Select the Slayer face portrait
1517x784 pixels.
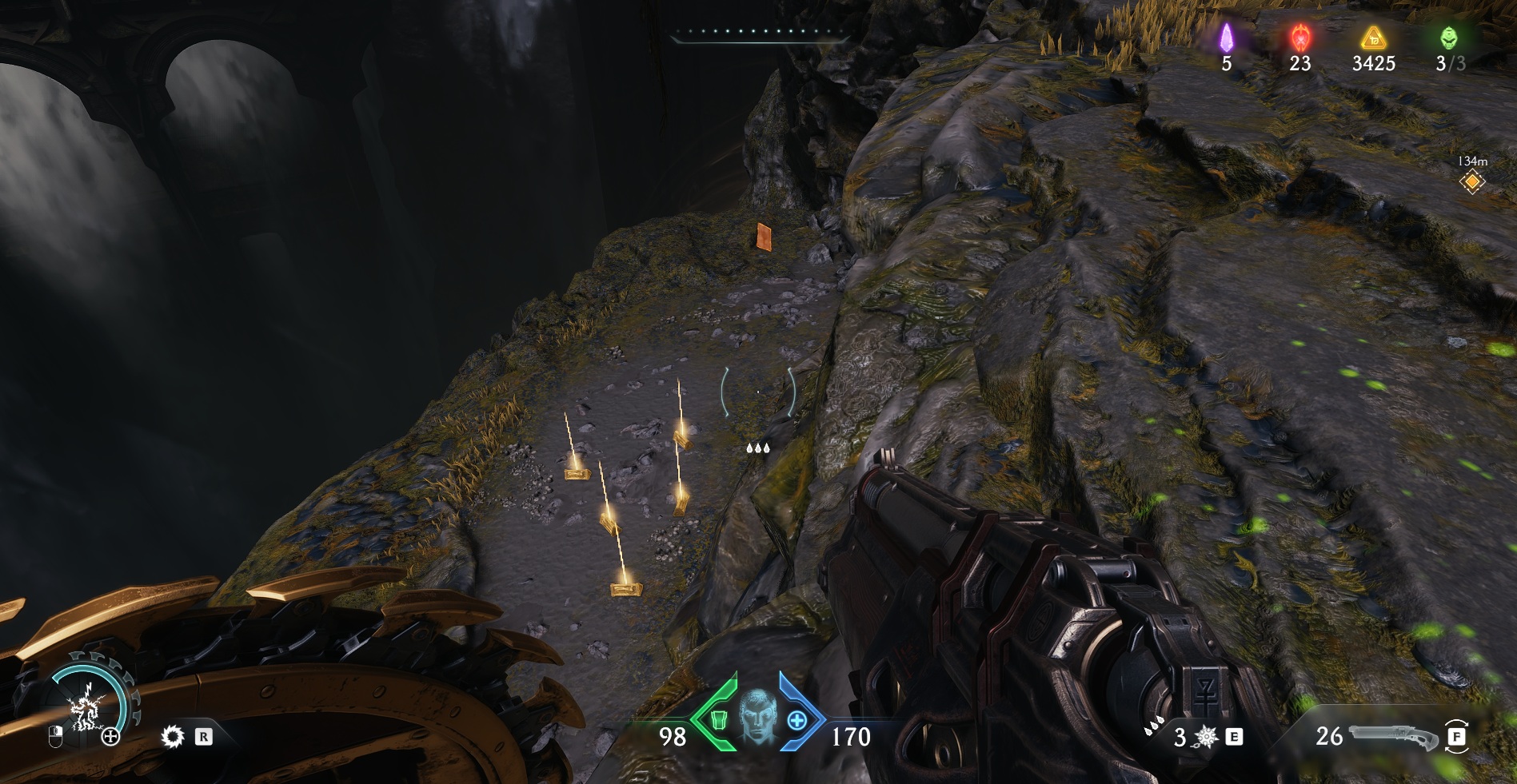coord(757,716)
